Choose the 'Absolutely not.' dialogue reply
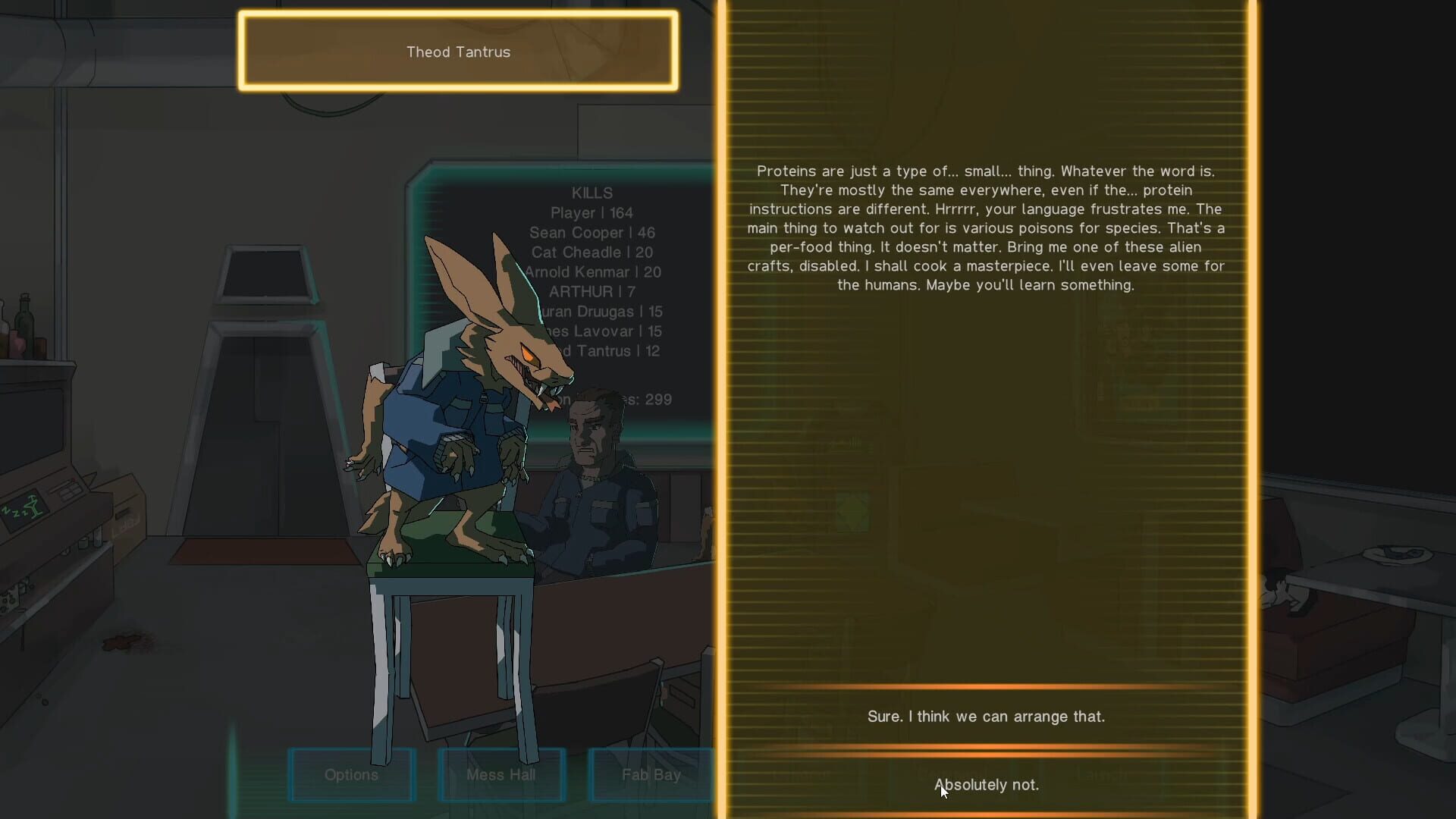Screen dimensions: 1456x819 (987, 786)
